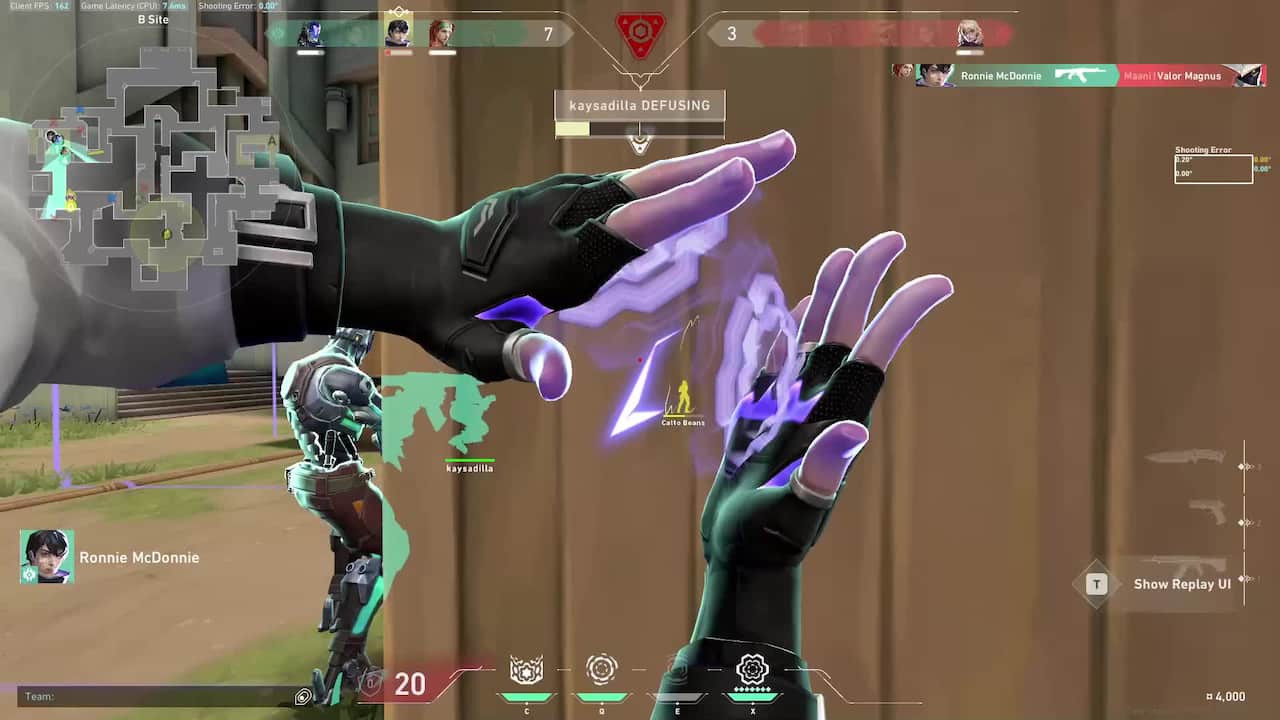Click Ronnie McDonnie's portrait in the kill feed
The image size is (1280, 720).
(936, 75)
